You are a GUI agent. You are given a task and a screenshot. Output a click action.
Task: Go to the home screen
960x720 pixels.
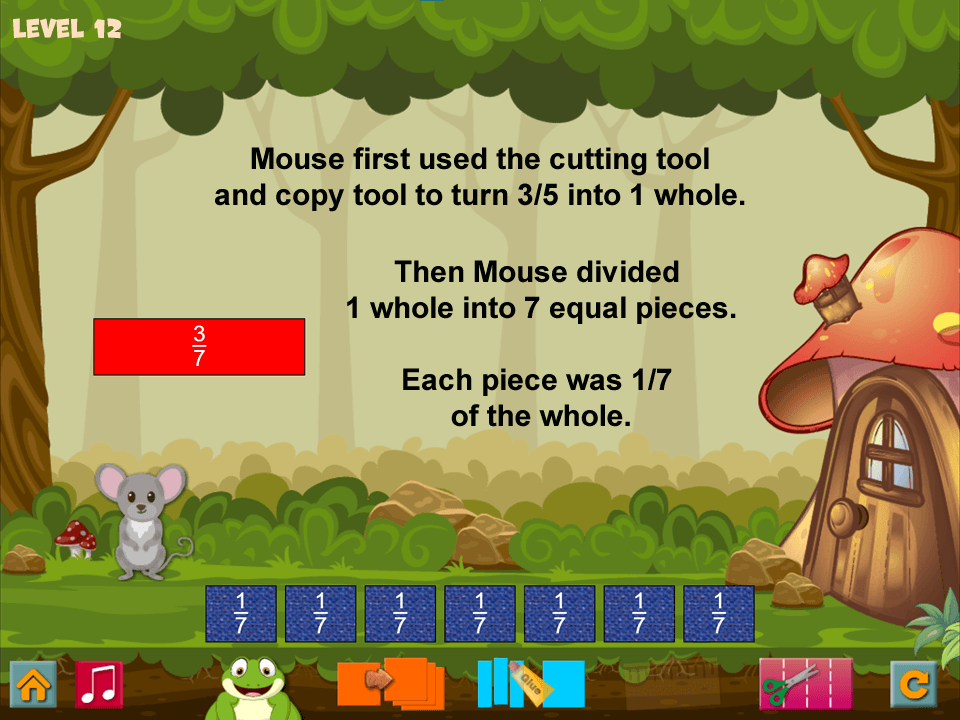(32, 685)
